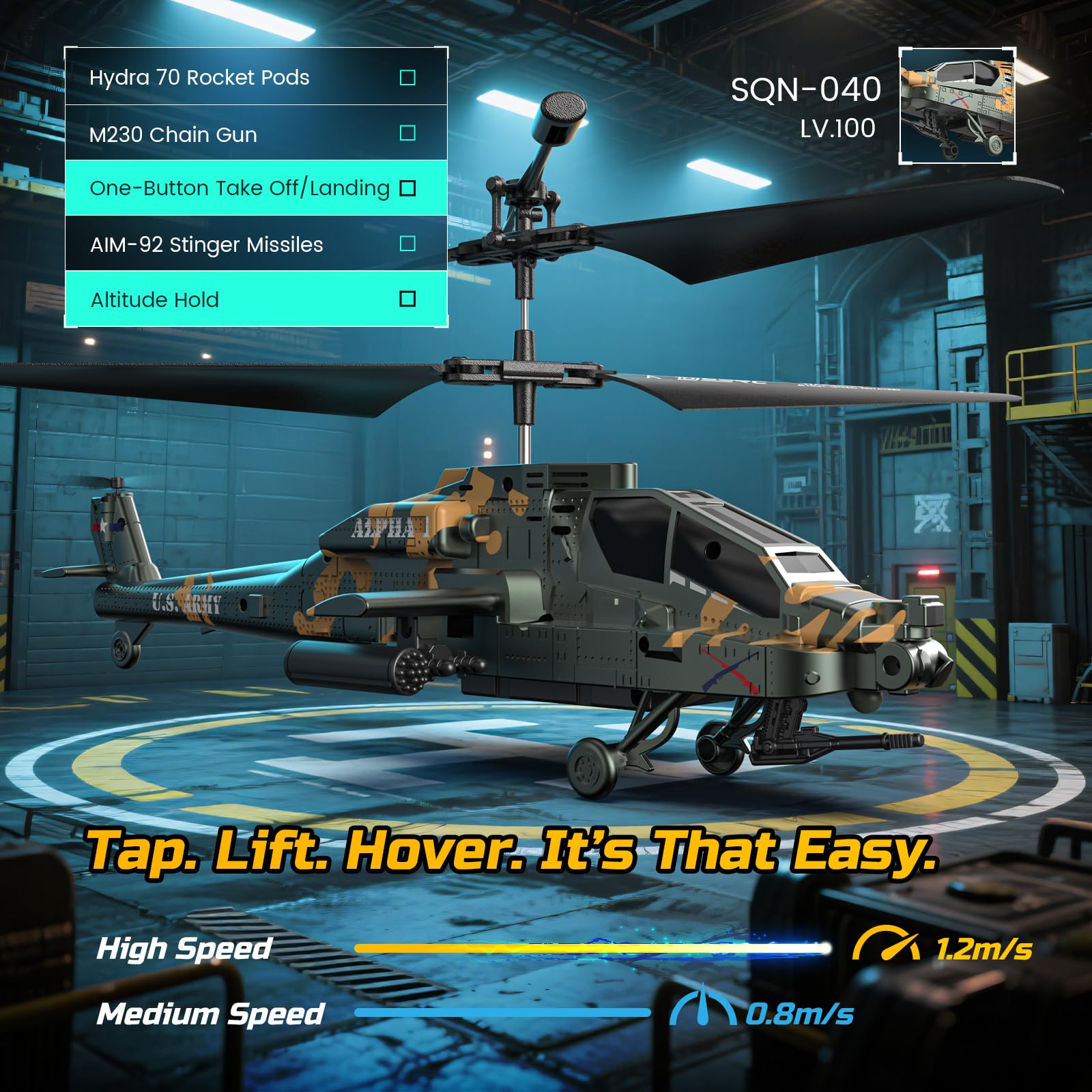Image resolution: width=1092 pixels, height=1092 pixels.
Task: Check the One-Button Take Off/Landing box
Action: pos(407,188)
